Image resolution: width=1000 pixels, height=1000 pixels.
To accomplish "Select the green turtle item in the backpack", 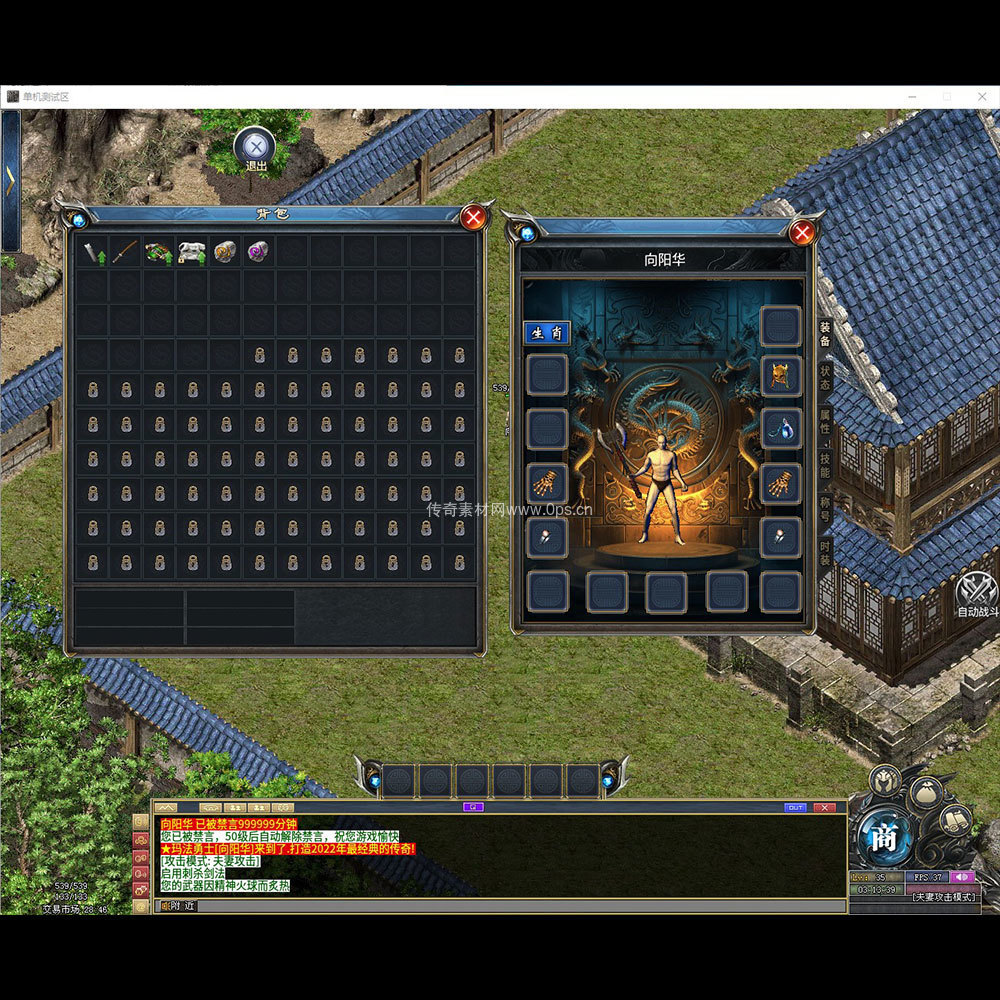I will (159, 252).
